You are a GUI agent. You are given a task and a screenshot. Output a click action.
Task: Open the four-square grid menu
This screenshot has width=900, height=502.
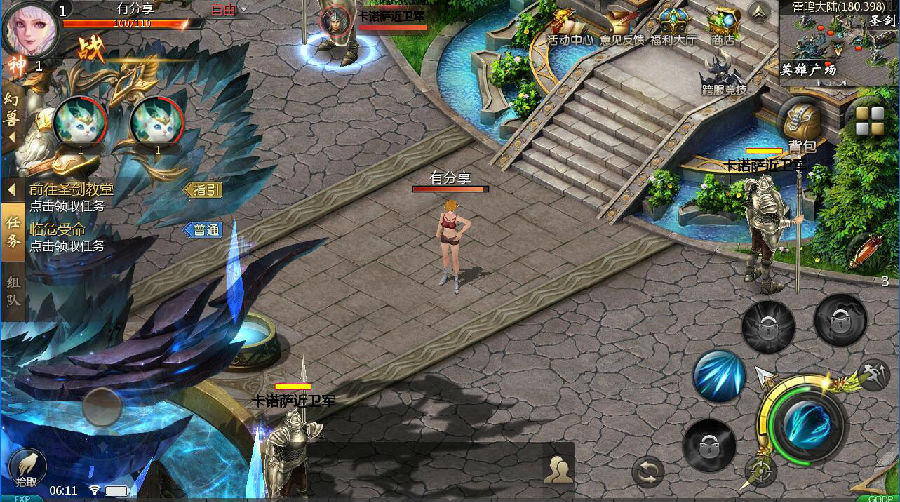pyautogui.click(x=869, y=119)
